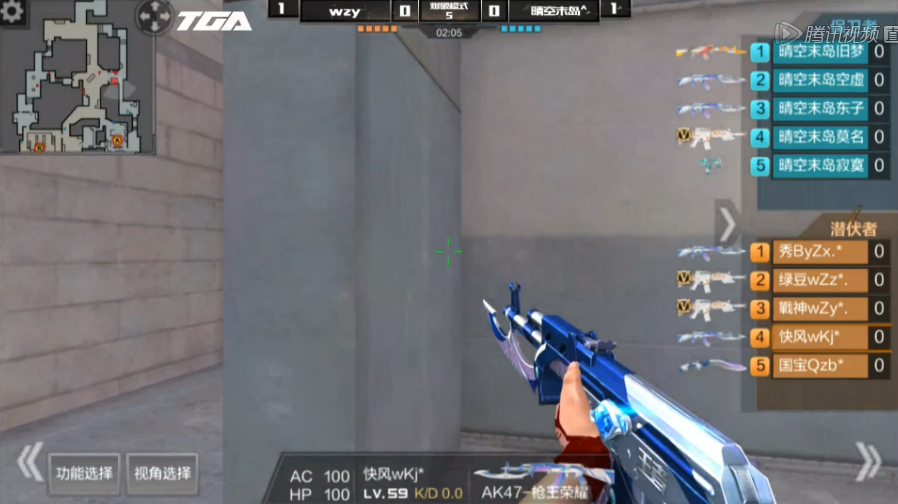Click the four-arrow directional icon beside the gear
Image resolution: width=898 pixels, height=504 pixels.
click(154, 14)
